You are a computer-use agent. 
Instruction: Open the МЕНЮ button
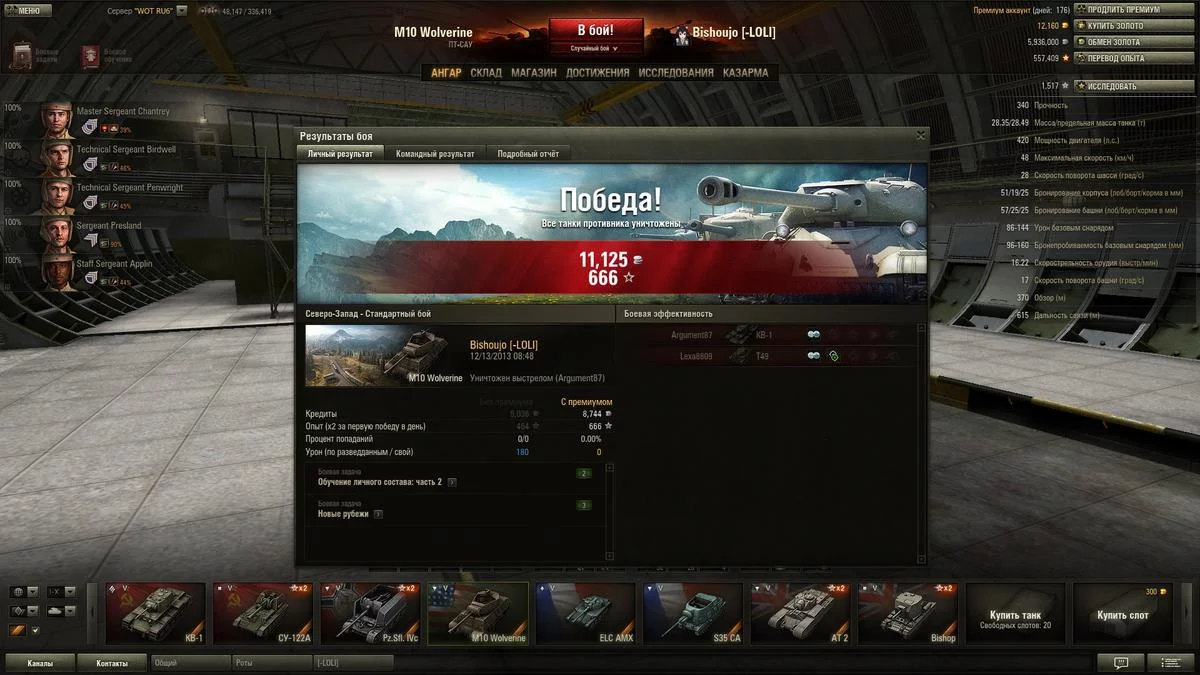pyautogui.click(x=27, y=10)
